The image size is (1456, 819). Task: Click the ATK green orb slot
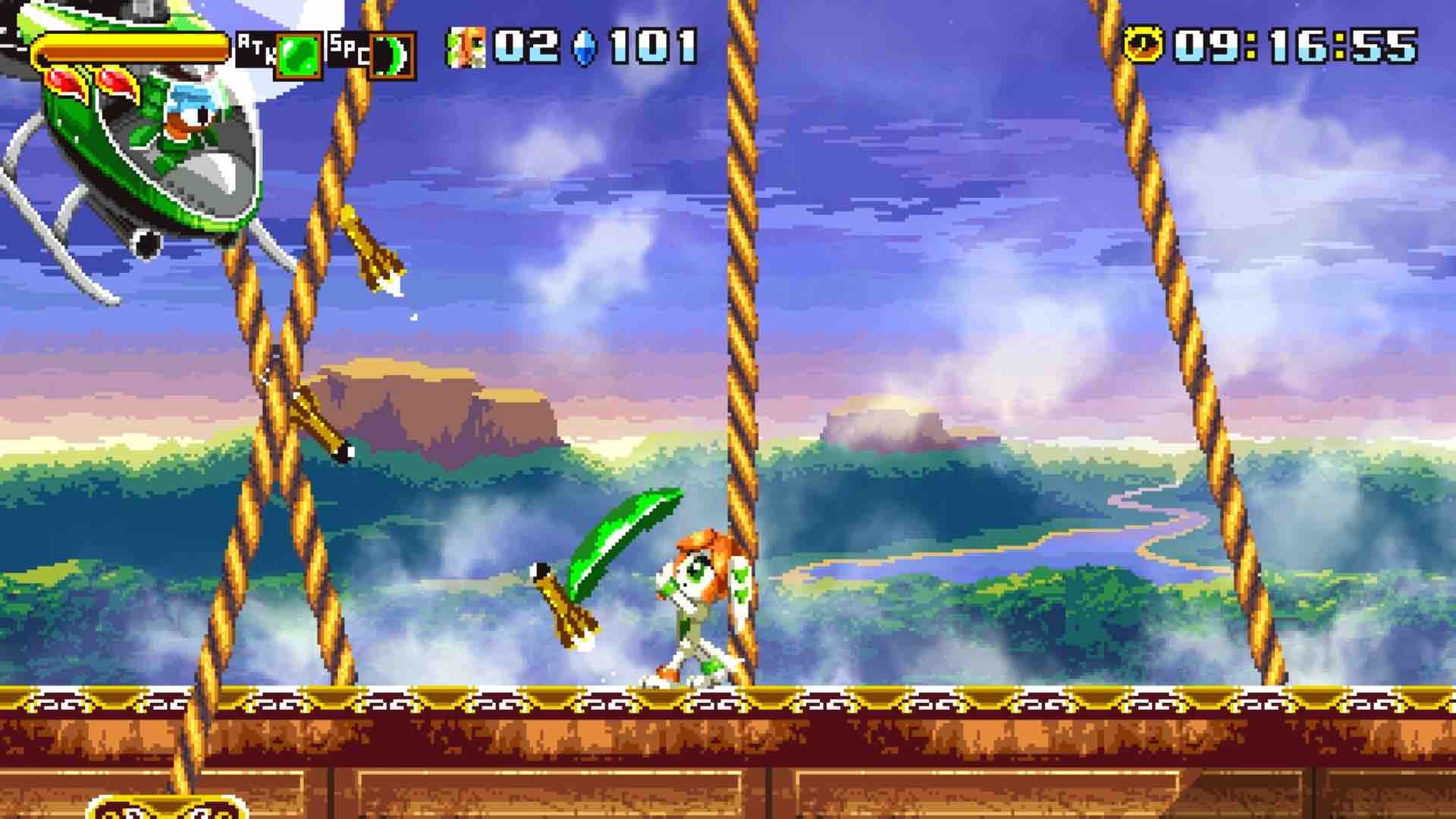coord(298,55)
